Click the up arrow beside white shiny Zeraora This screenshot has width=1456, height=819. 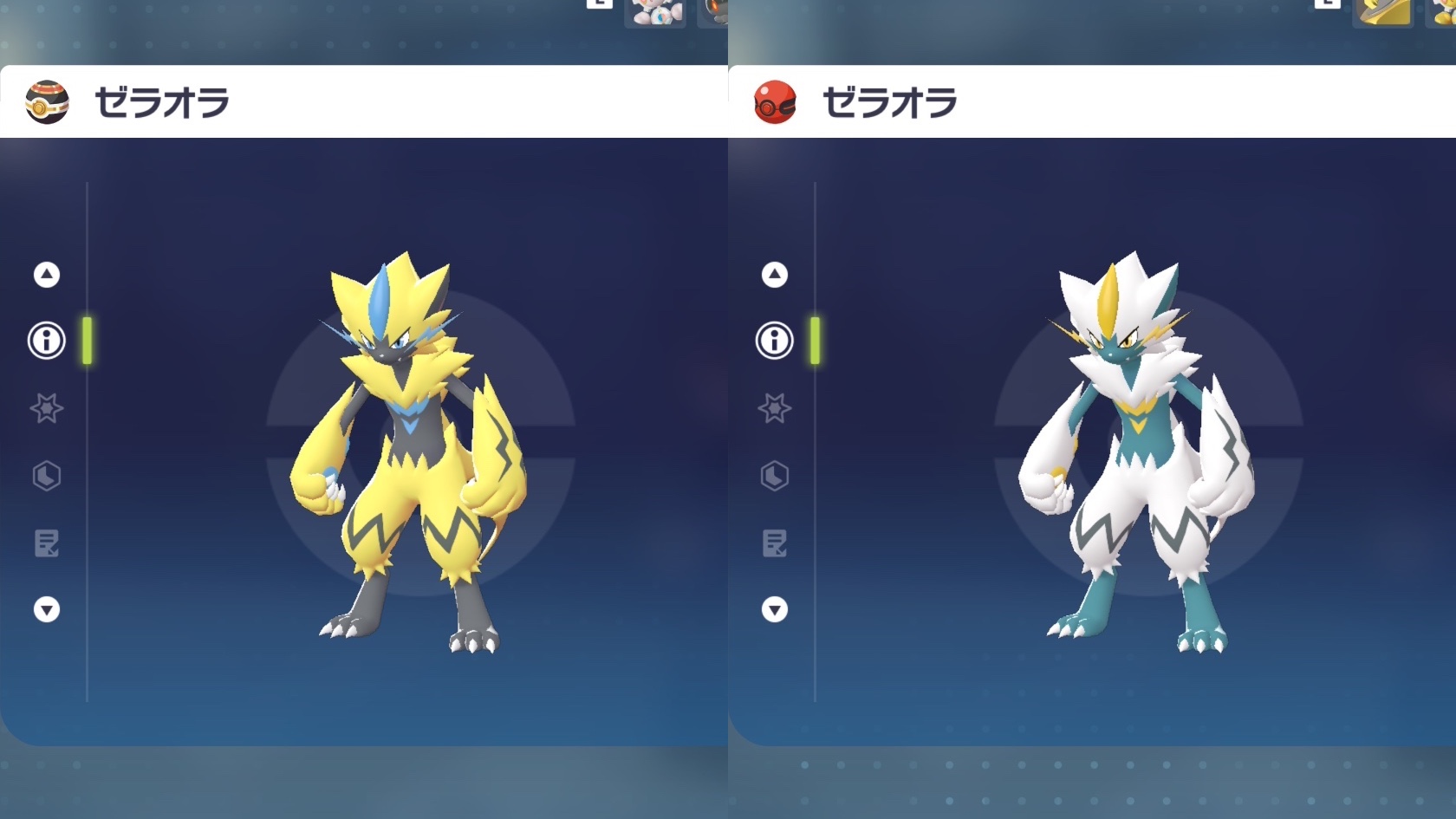pyautogui.click(x=775, y=275)
